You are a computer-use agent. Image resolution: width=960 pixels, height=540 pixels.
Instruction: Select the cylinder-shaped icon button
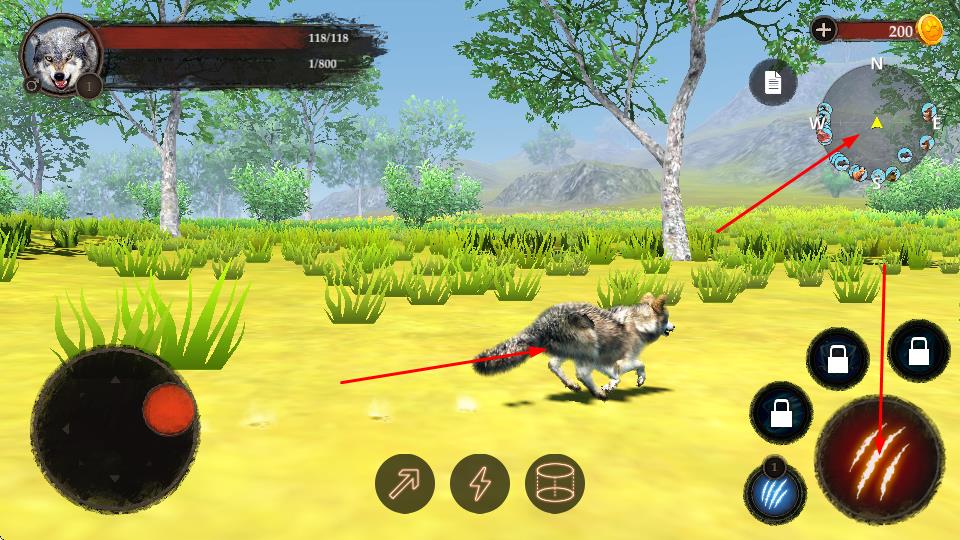pyautogui.click(x=554, y=484)
